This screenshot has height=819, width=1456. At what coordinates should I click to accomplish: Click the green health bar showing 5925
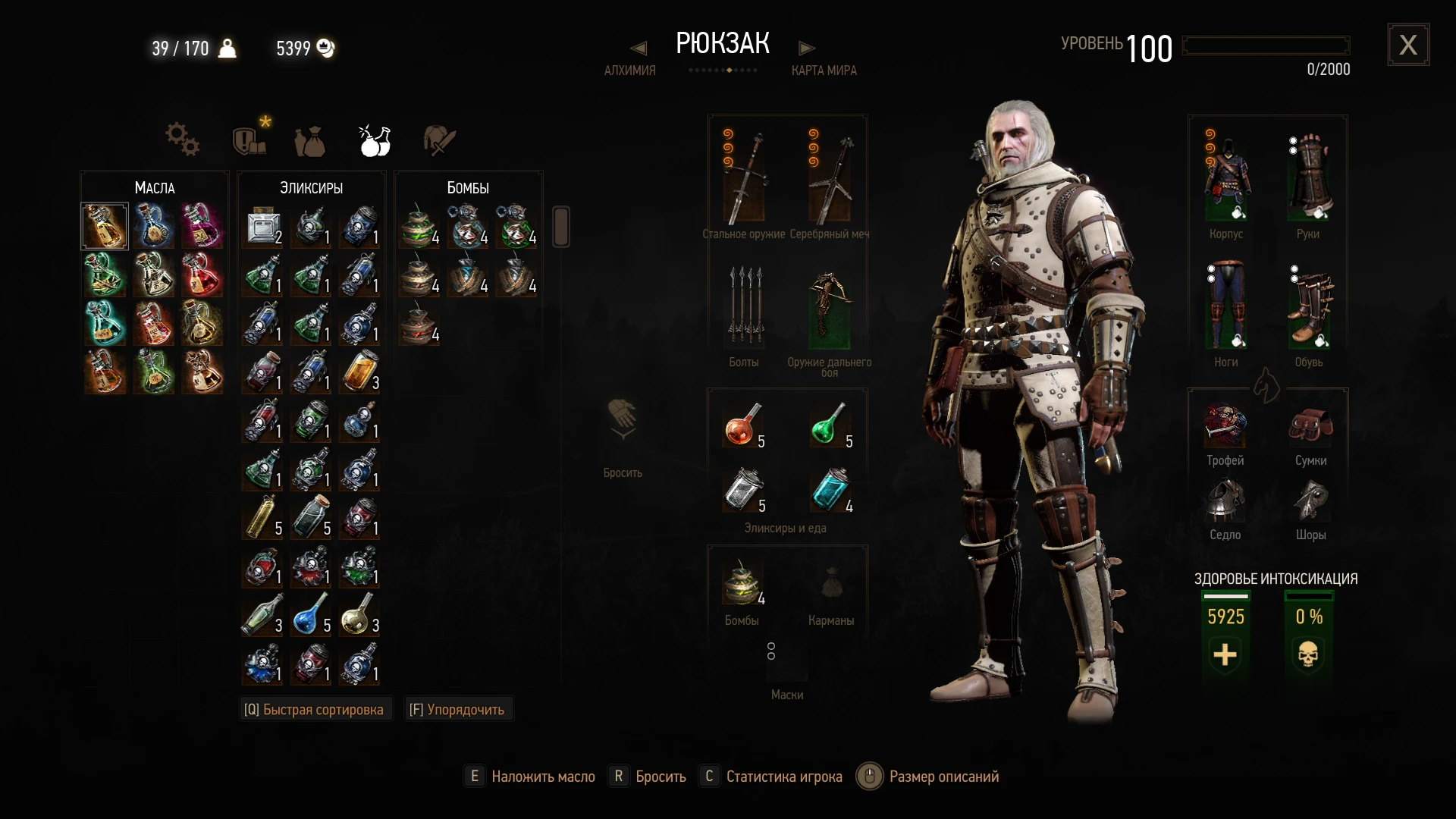tap(1227, 617)
